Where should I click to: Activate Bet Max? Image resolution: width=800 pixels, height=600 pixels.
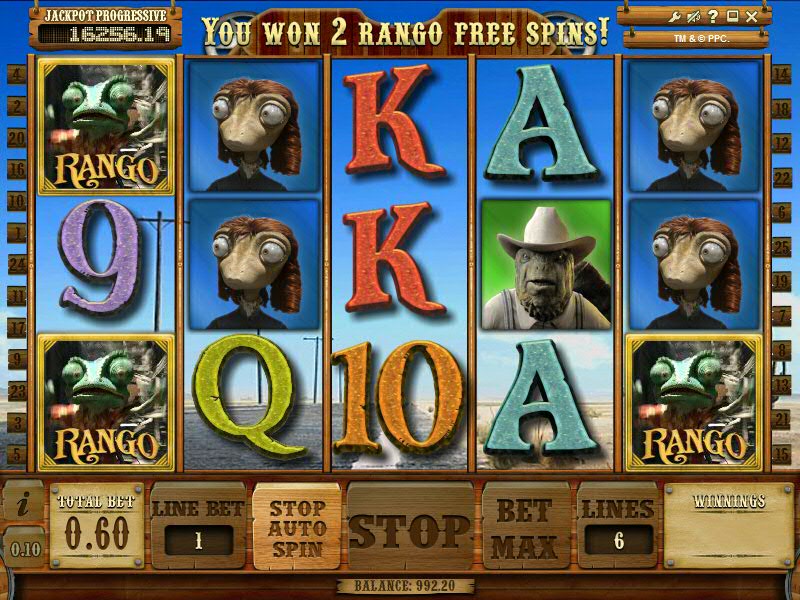(x=524, y=527)
